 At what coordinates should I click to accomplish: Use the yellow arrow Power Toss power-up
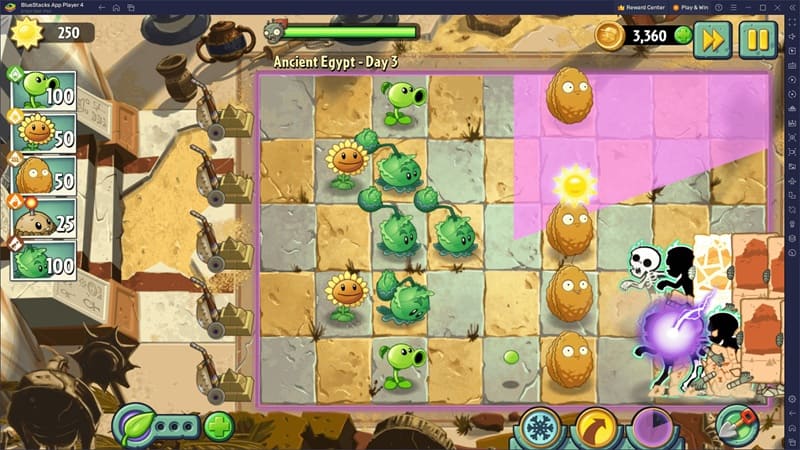click(x=597, y=427)
